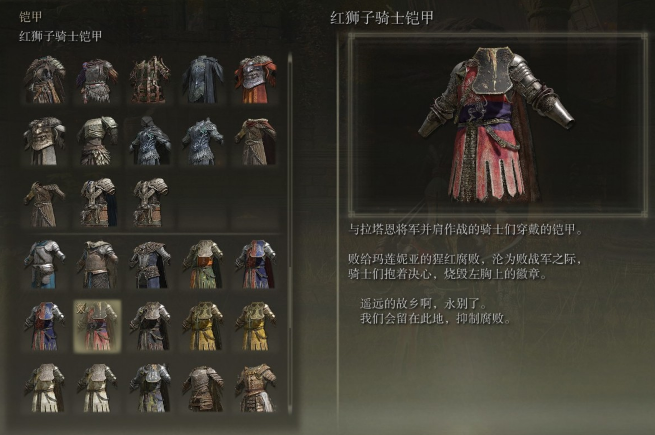
Task: Choose the rusty cage-like chest armor
Action: point(150,79)
